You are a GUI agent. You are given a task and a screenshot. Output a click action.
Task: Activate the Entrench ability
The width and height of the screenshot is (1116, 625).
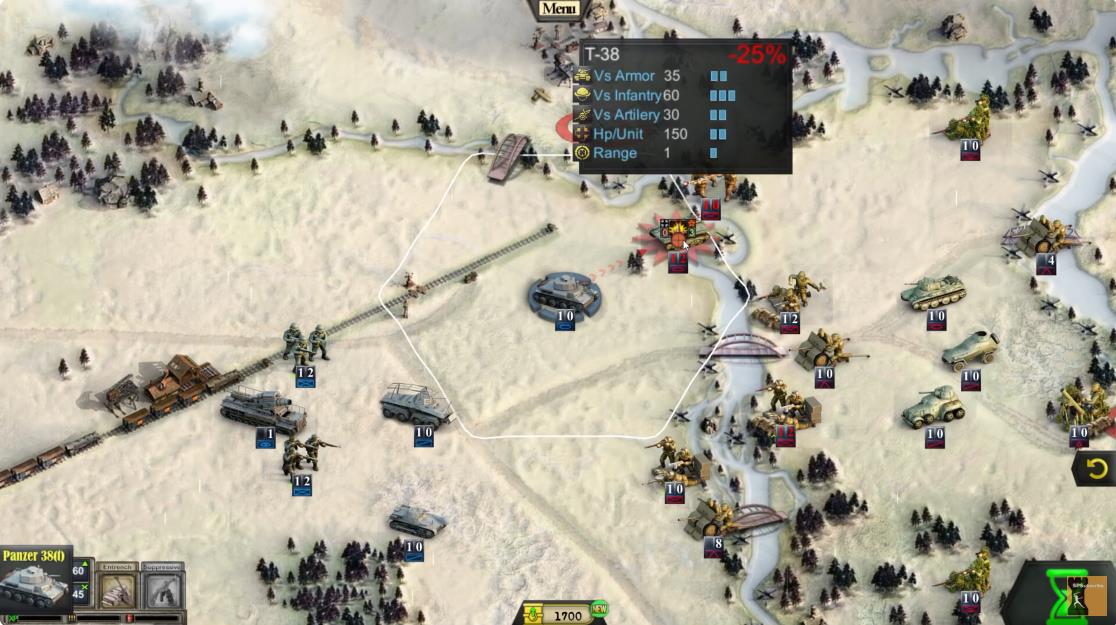[117, 591]
